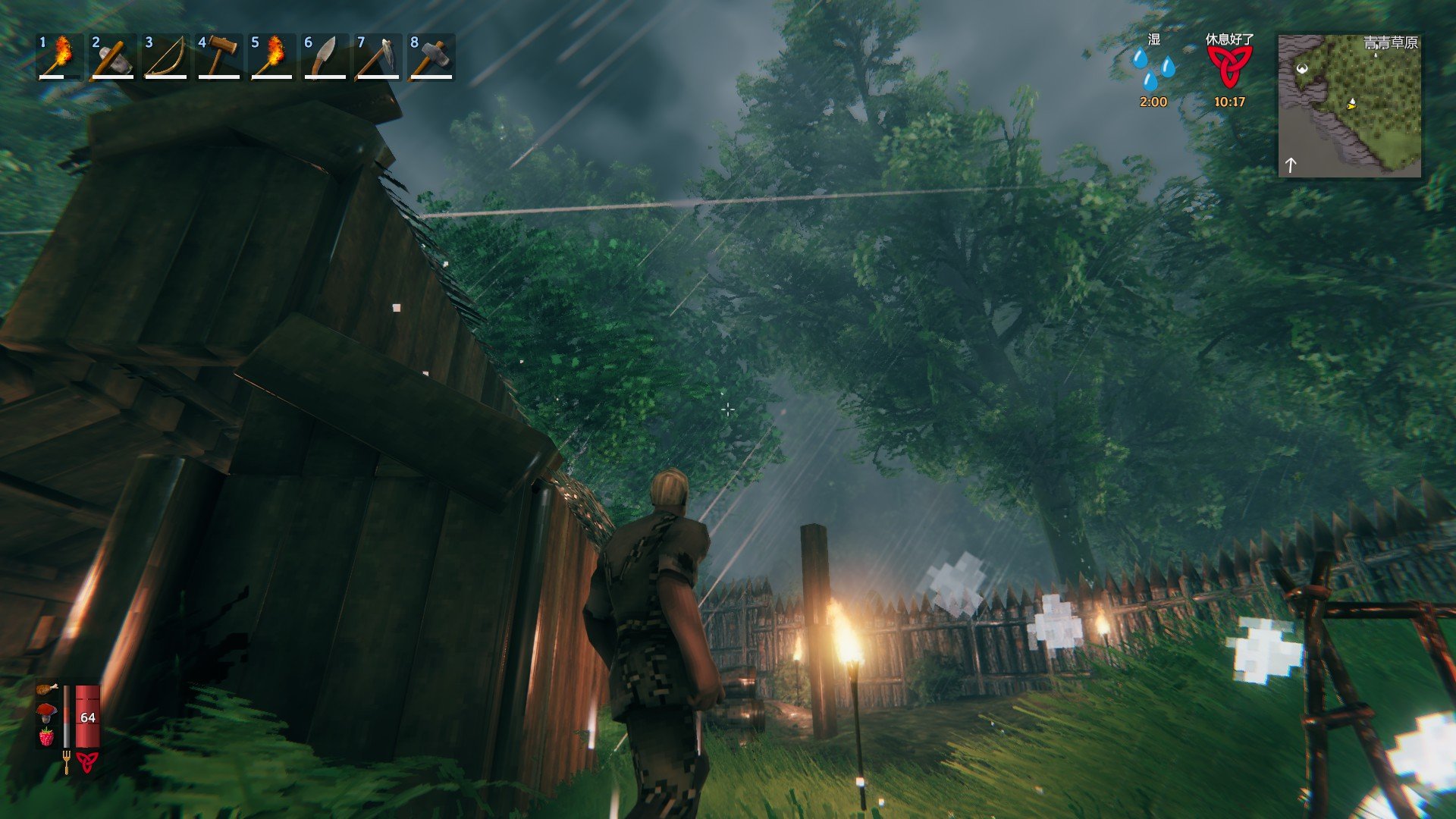The width and height of the screenshot is (1456, 819).
Task: Select the torch in hotbar slot 5
Action: point(271,57)
